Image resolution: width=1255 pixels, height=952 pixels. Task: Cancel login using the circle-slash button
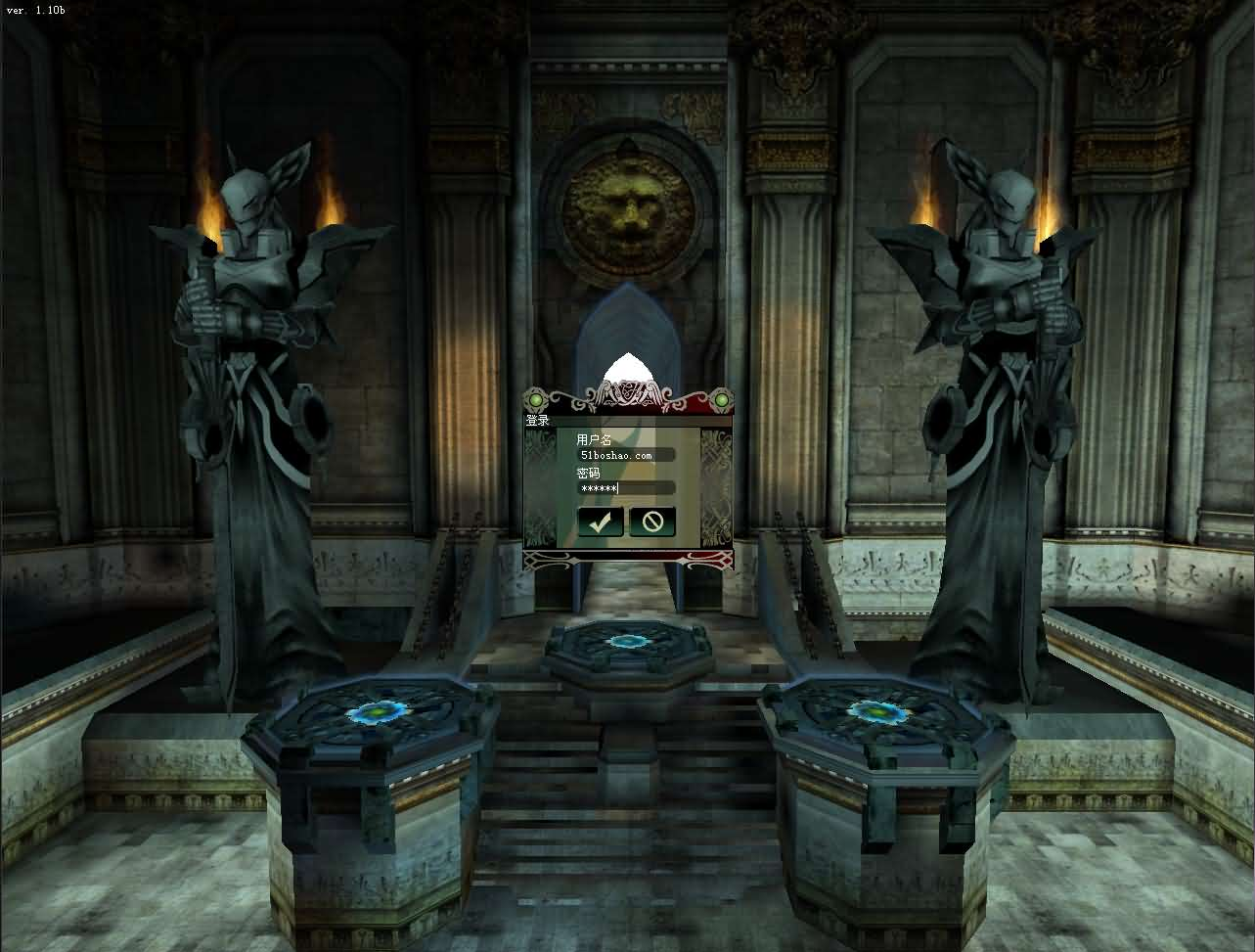tap(652, 521)
